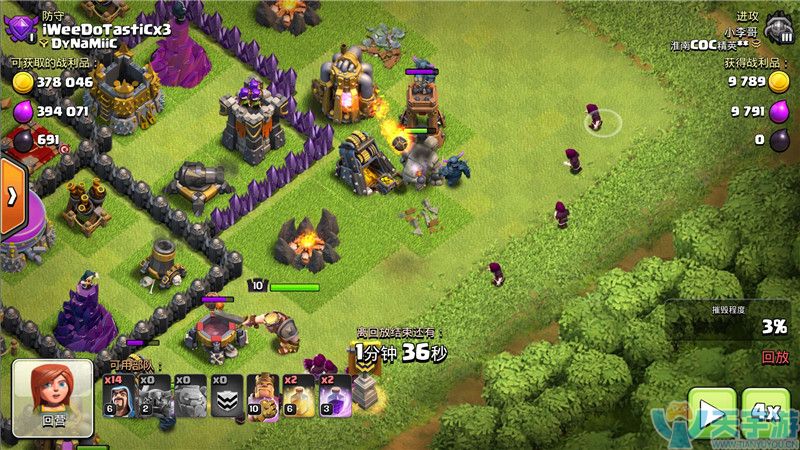Click the green play replay button
Image resolution: width=800 pixels, height=450 pixels.
(711, 413)
